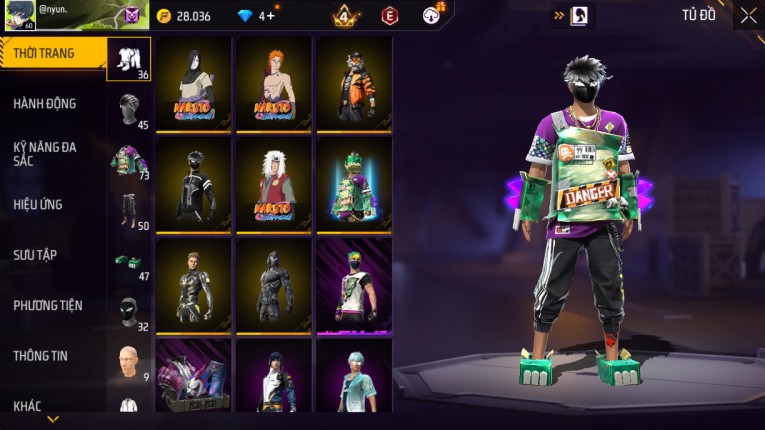The image size is (765, 430).
Task: Switch to the Hiệu Ứng tab
Action: (x=40, y=205)
